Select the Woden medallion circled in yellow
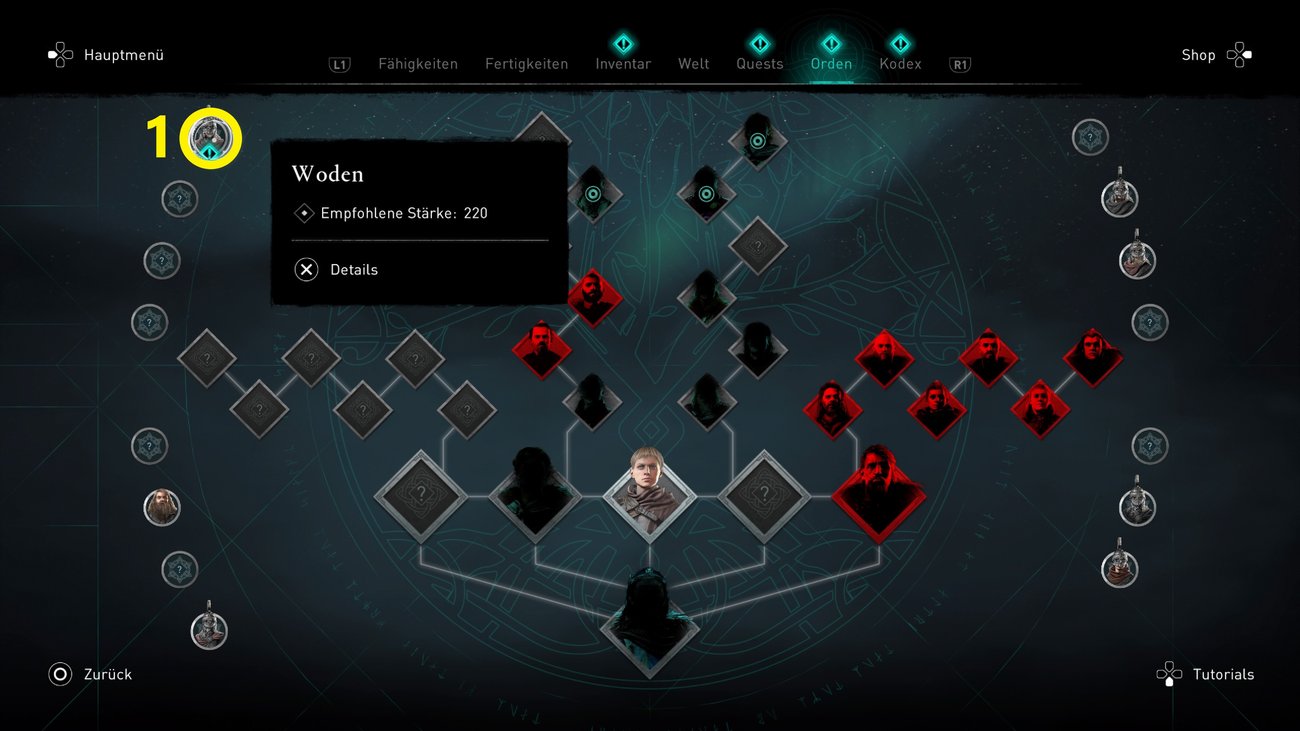1300x731 pixels. tap(210, 138)
